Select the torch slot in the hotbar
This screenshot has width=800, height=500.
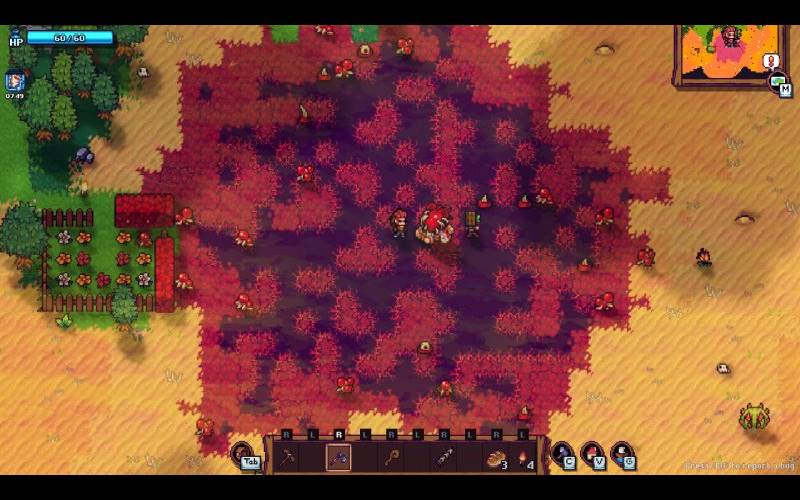[x=523, y=459]
